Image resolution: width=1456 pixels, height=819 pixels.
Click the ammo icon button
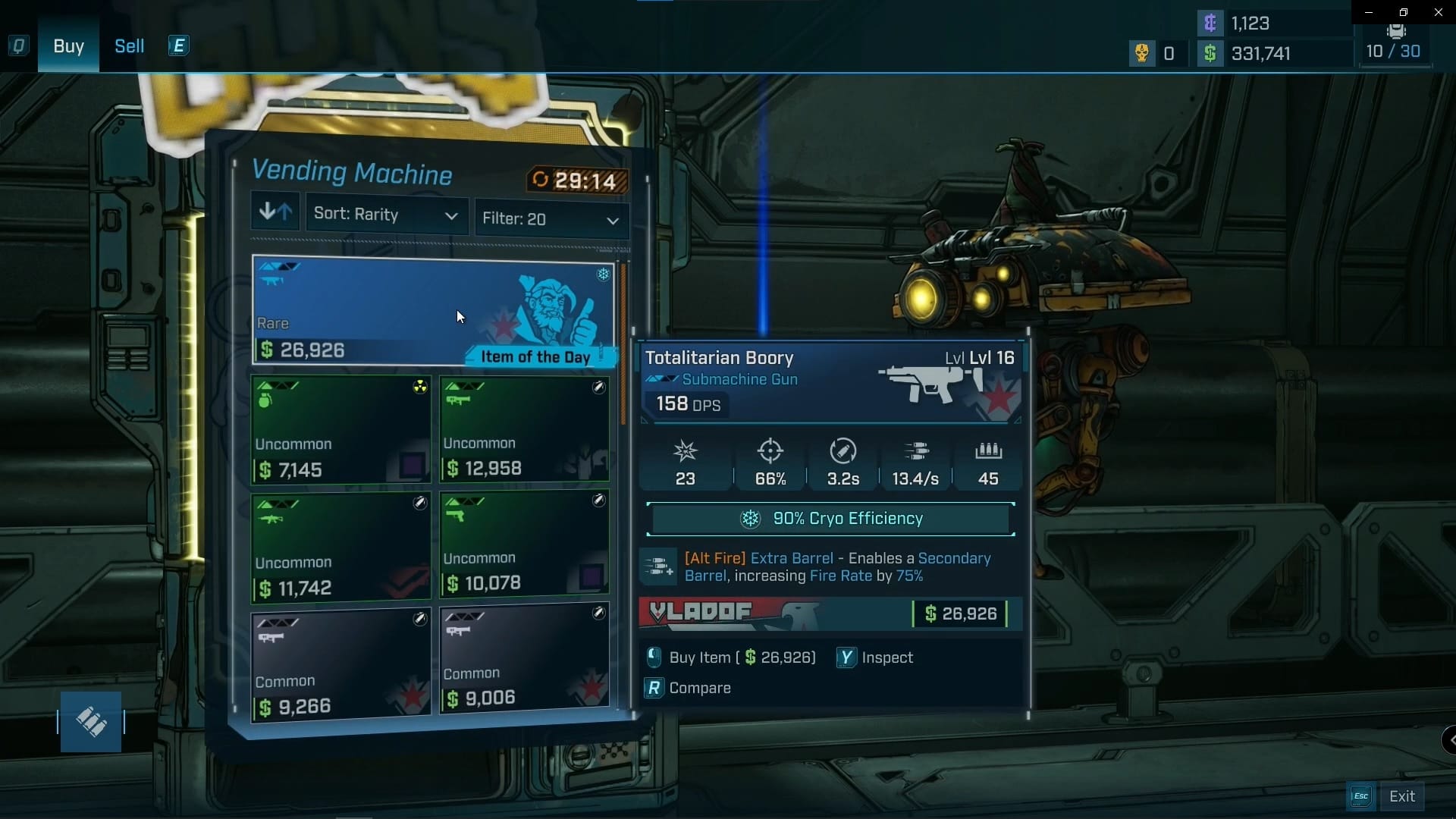tap(91, 722)
